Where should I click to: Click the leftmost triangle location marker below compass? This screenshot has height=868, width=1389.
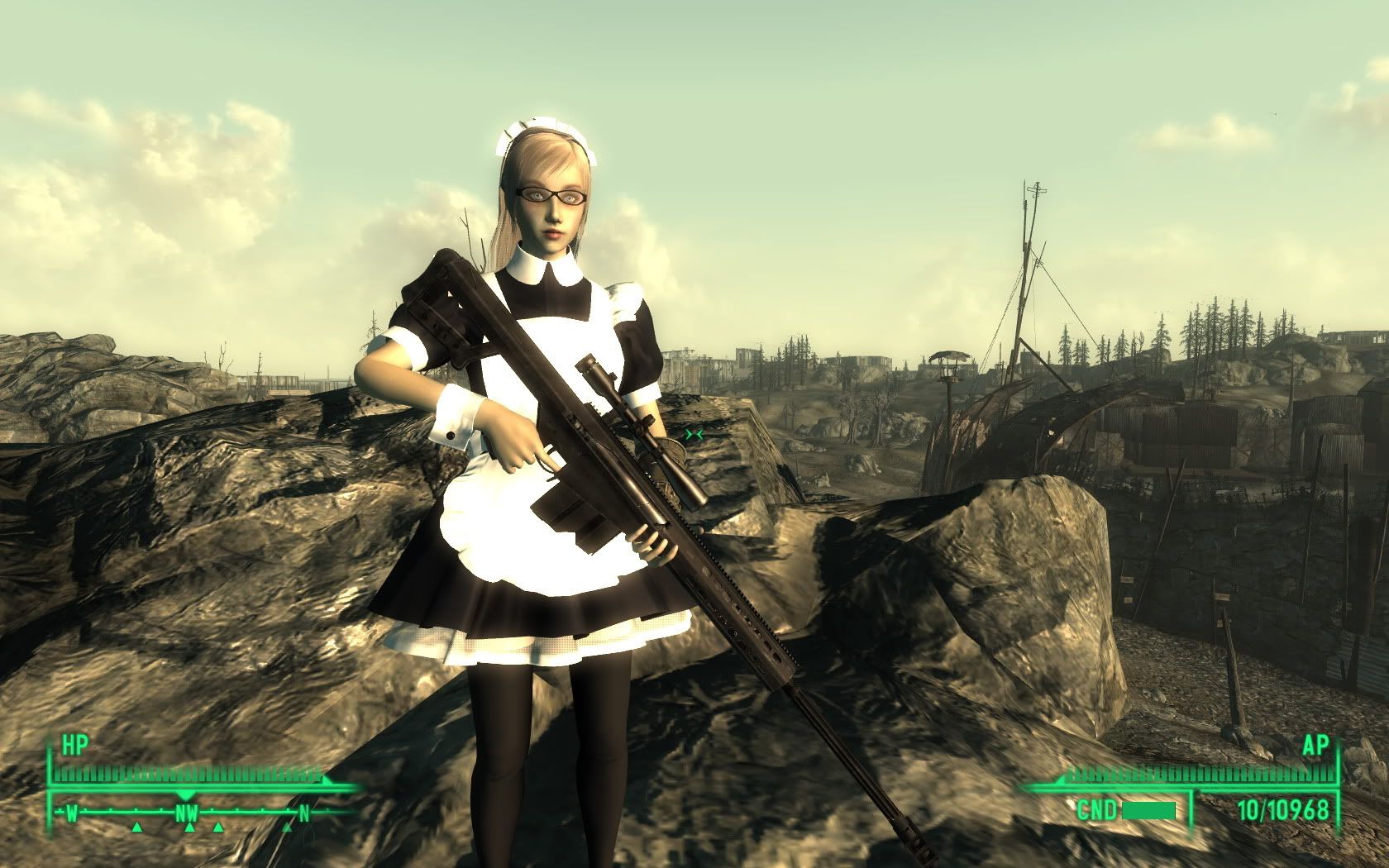(x=137, y=827)
